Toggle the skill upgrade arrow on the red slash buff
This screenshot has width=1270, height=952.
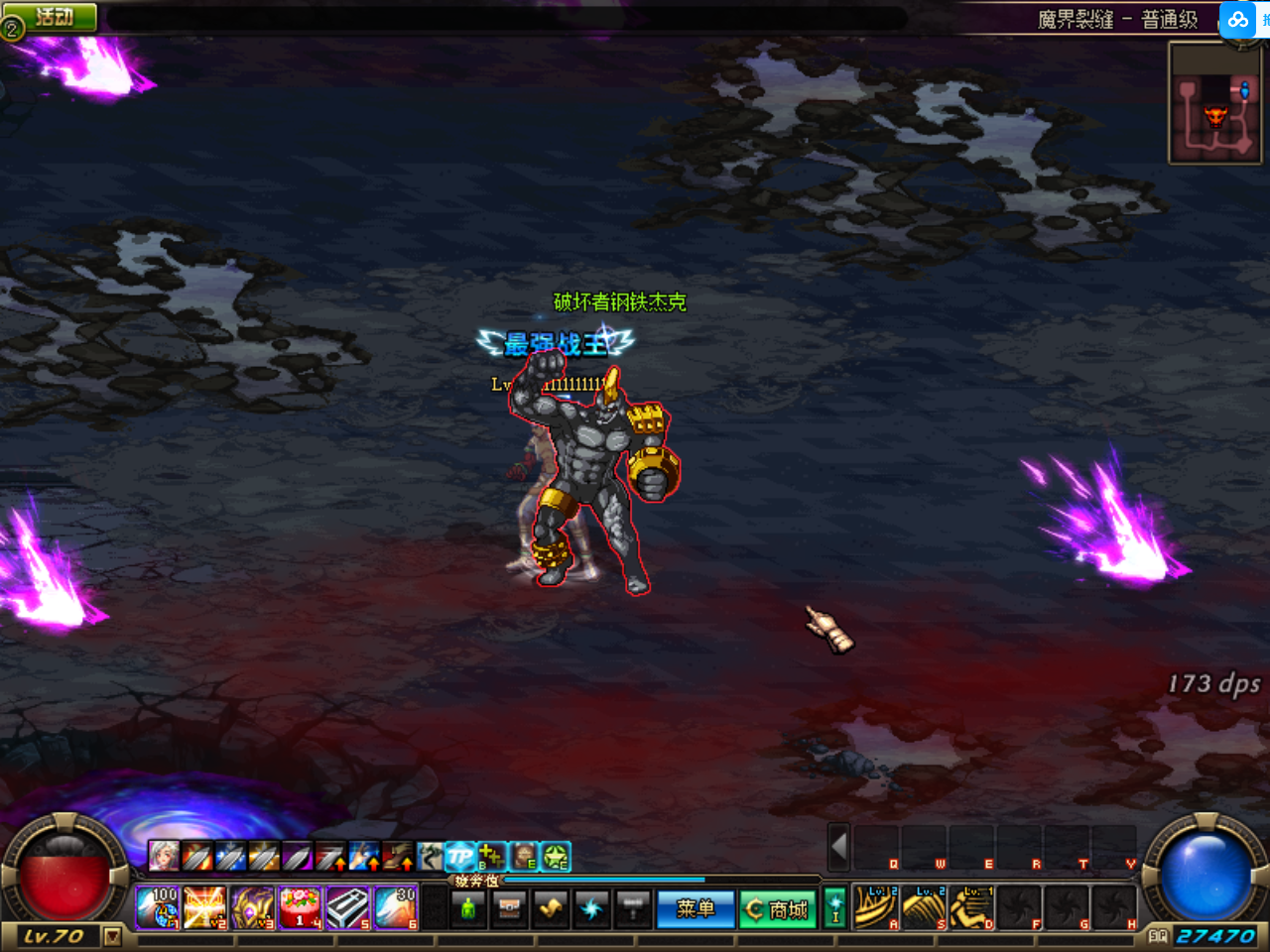pyautogui.click(x=340, y=863)
